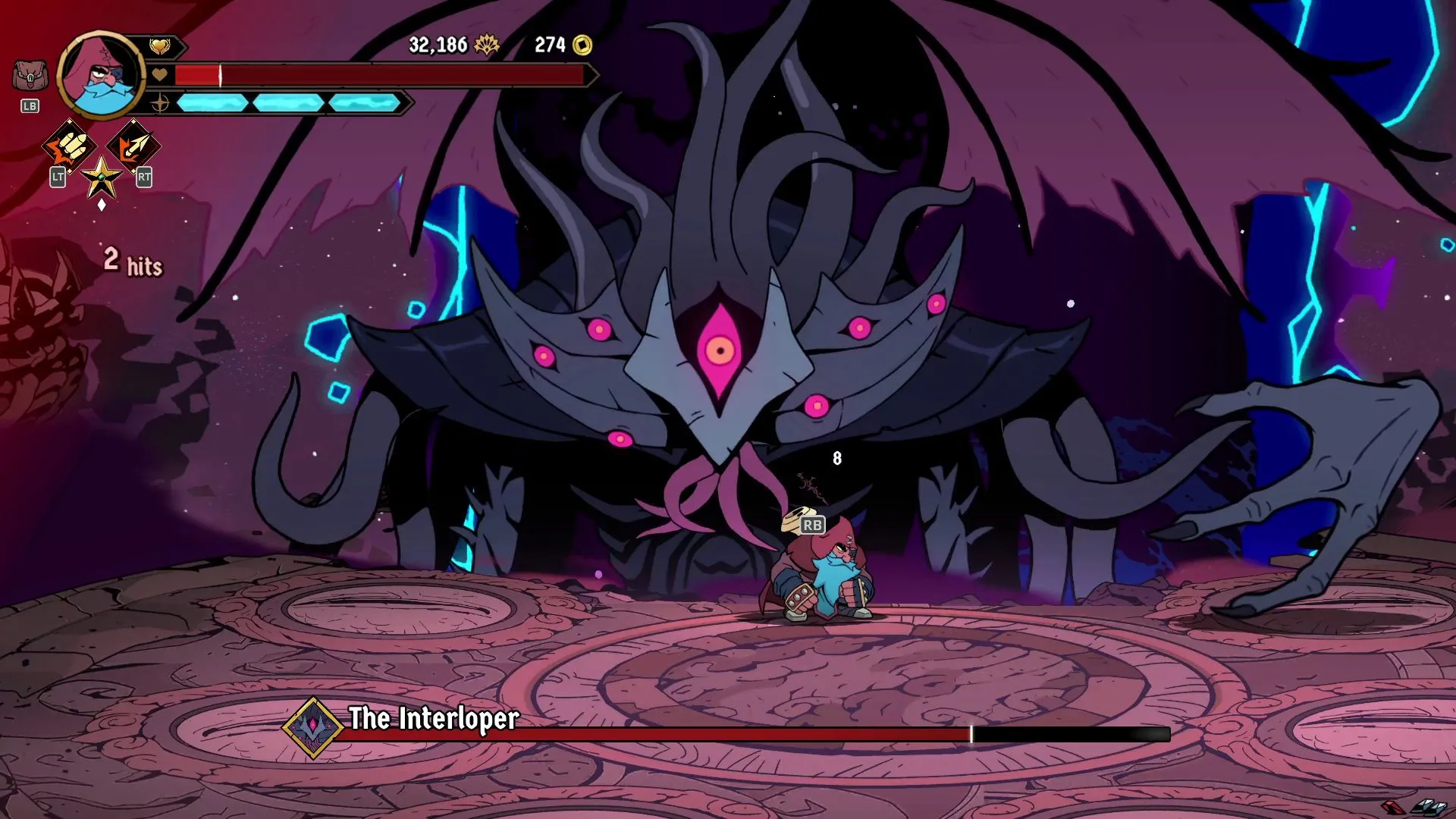Viewport: 1456px width, 819px height.
Task: Open the leather satchel inventory icon
Action: pos(30,76)
